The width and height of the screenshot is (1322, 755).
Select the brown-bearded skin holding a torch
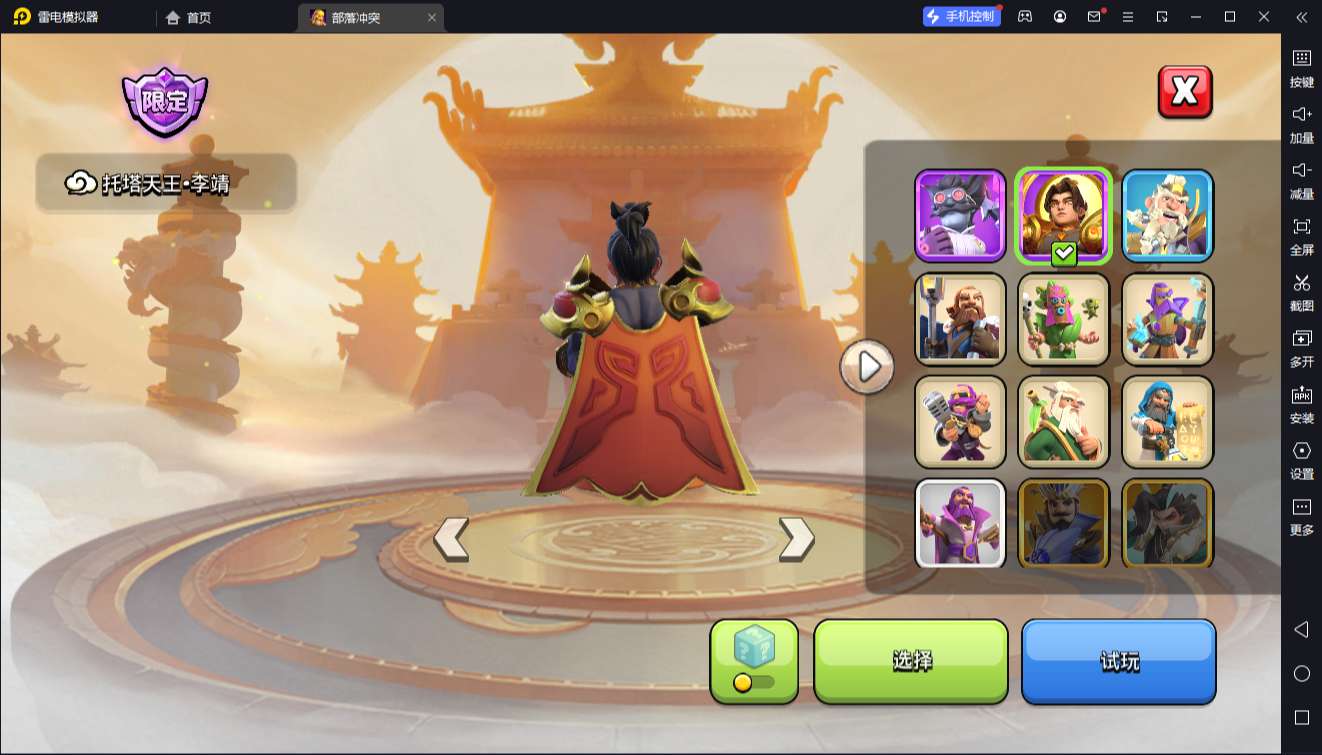(960, 319)
